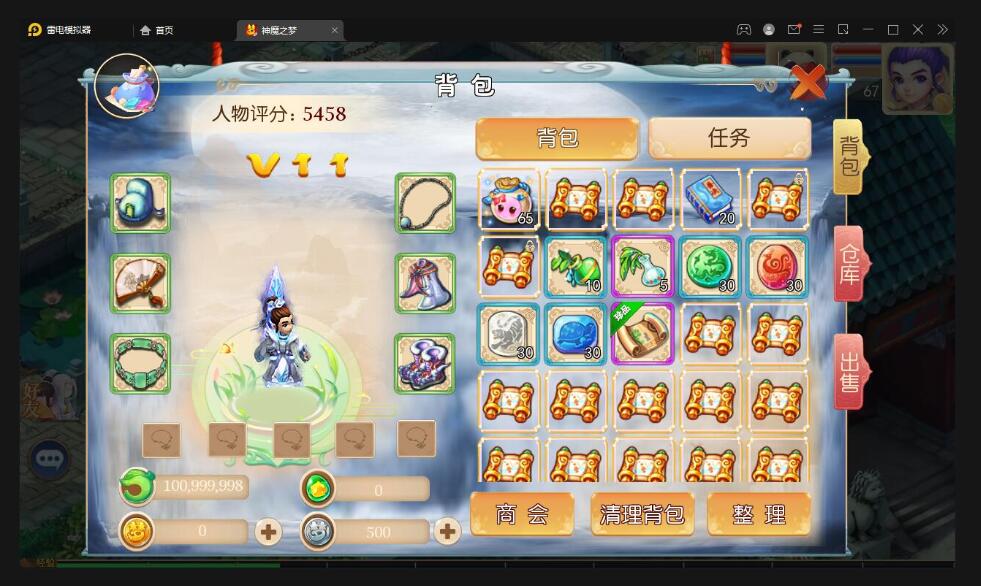The image size is (981, 586).
Task: Select the 背包 tab above the item grid
Action: tap(557, 138)
